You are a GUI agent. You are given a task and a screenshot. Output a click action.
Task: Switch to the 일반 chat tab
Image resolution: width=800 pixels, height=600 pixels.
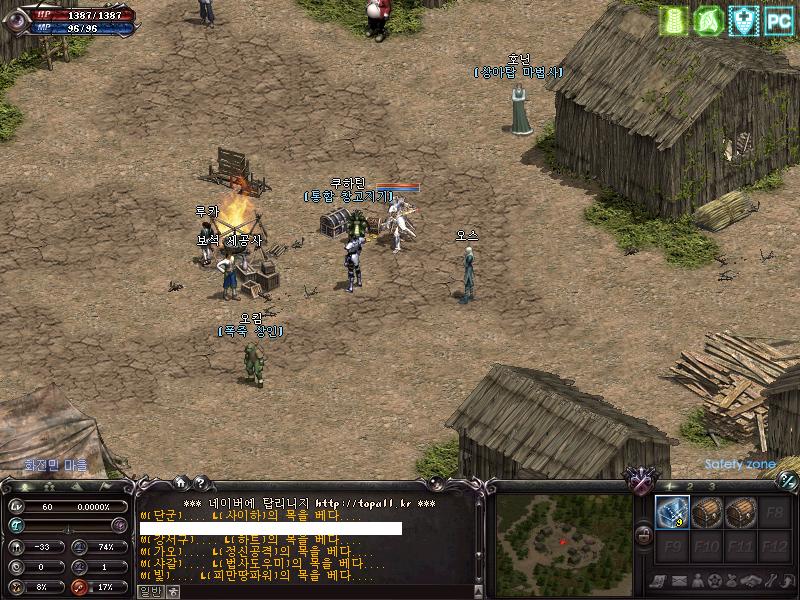tap(149, 591)
